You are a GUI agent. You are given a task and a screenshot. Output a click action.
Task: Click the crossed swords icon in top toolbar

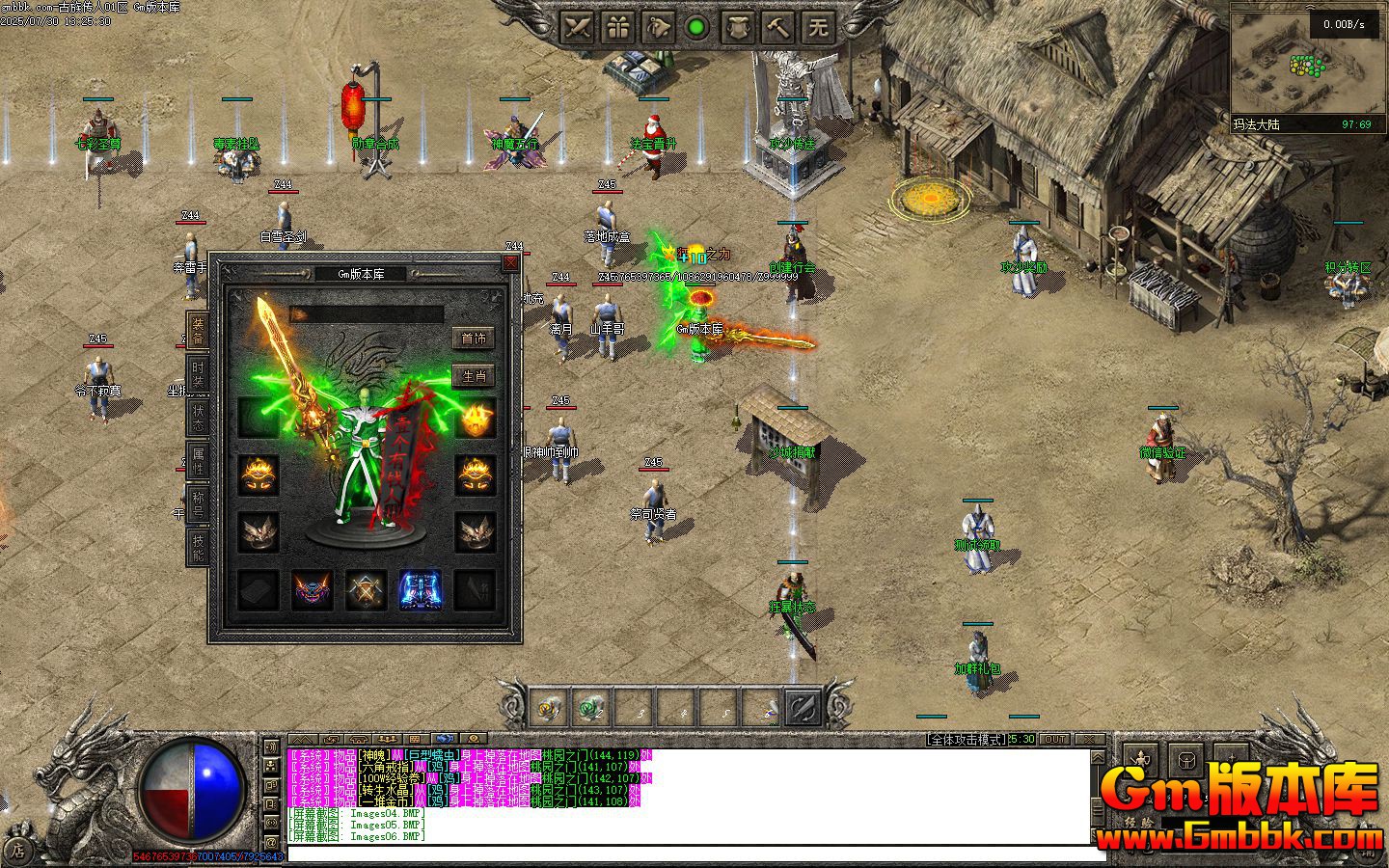(578, 27)
